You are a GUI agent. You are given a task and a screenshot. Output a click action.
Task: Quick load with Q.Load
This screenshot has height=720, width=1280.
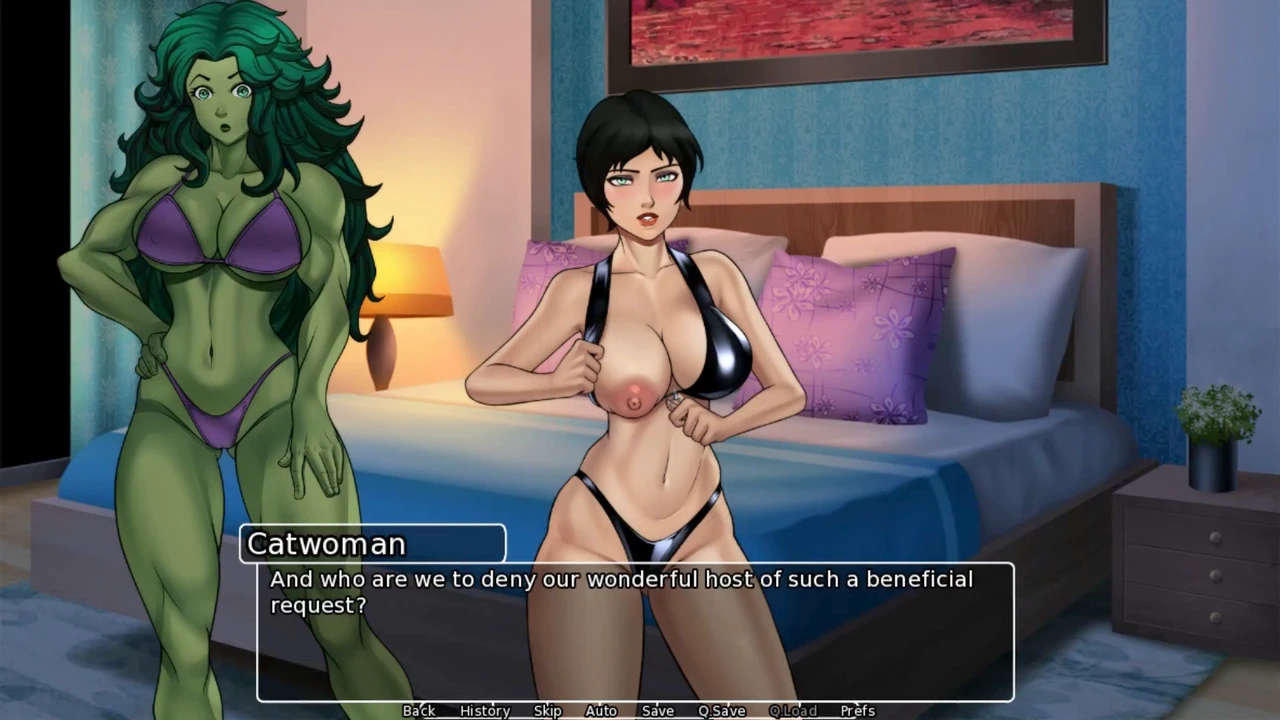(793, 711)
